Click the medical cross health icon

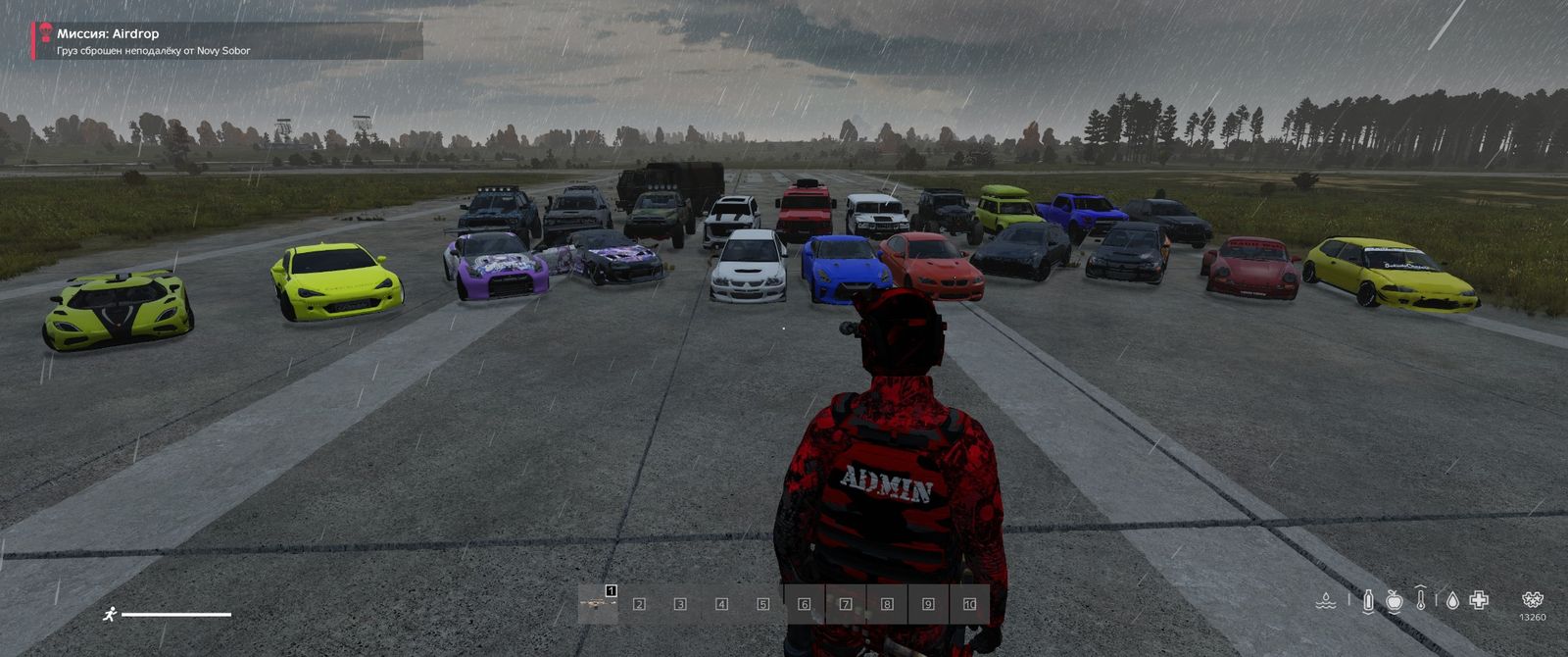[1479, 600]
